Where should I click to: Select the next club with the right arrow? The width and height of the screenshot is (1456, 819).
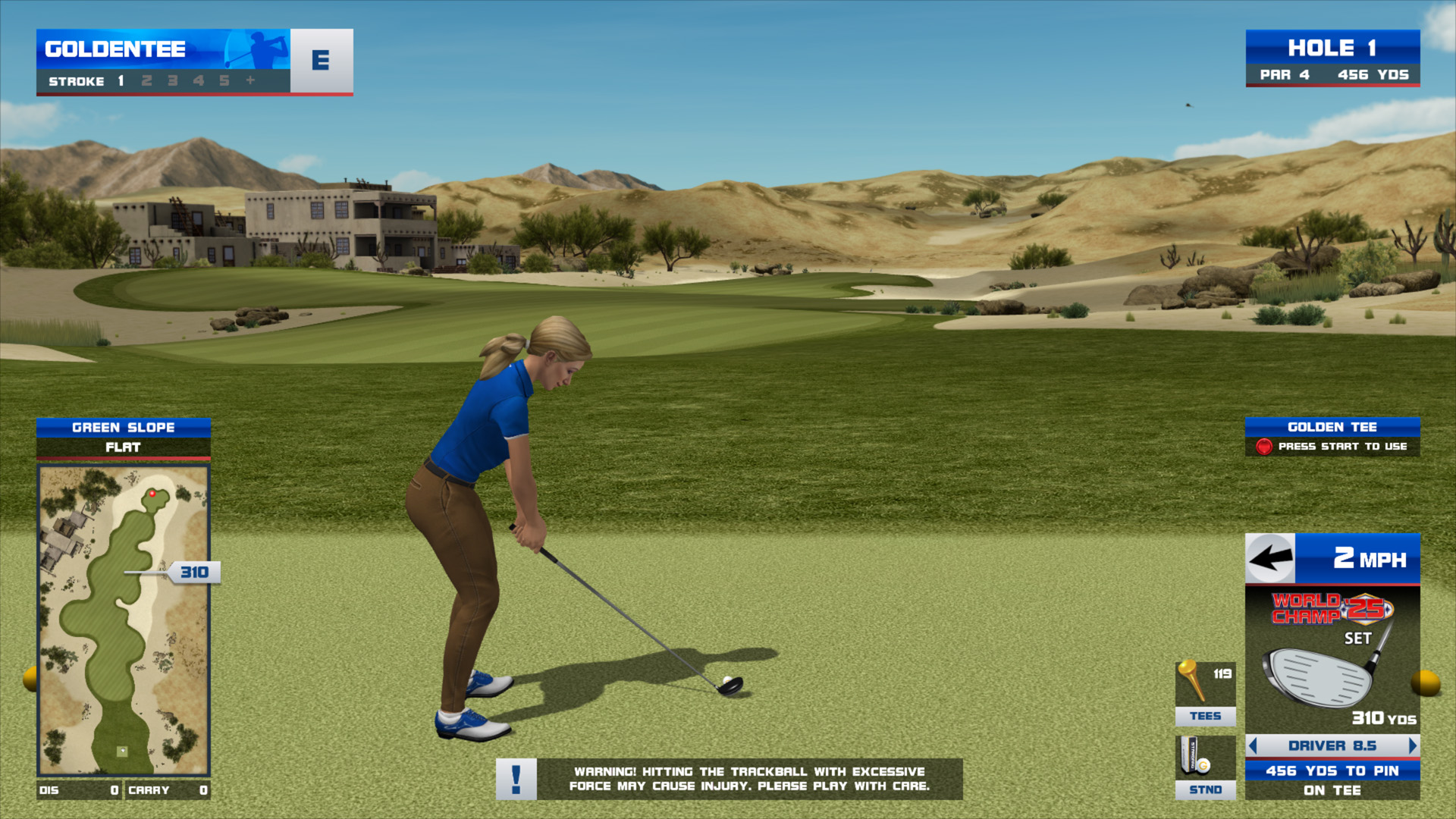(x=1412, y=745)
